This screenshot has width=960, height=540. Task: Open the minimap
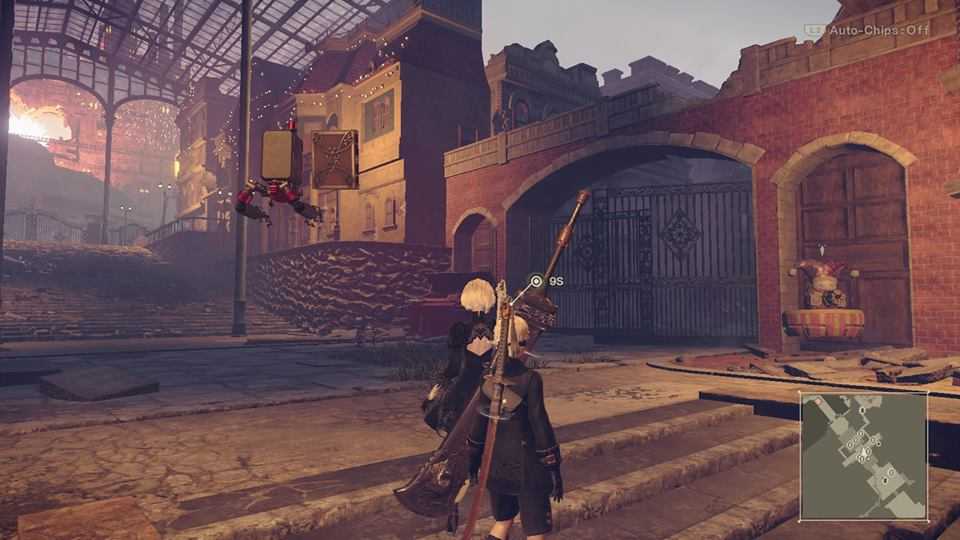863,455
